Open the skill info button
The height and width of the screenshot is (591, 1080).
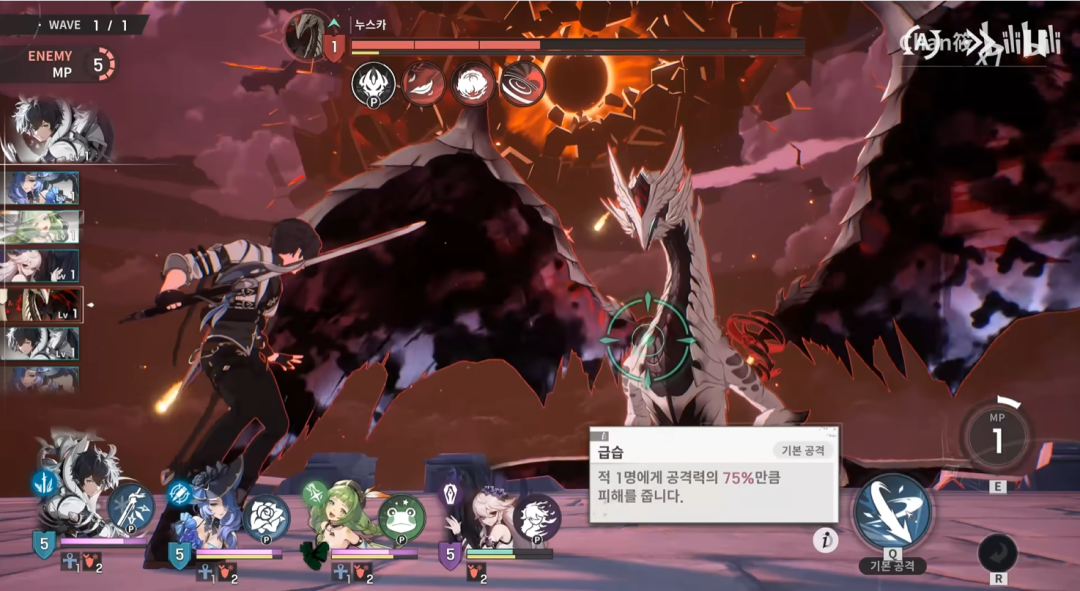[x=825, y=541]
